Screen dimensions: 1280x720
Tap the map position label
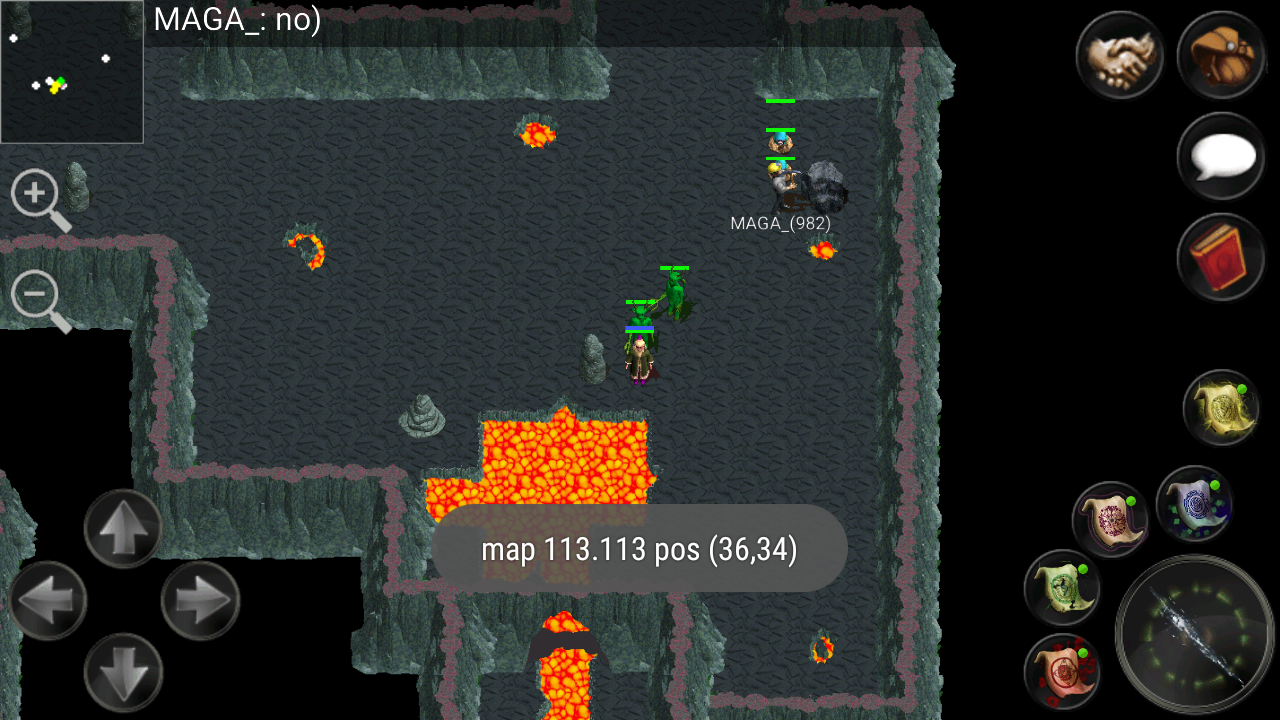click(639, 548)
